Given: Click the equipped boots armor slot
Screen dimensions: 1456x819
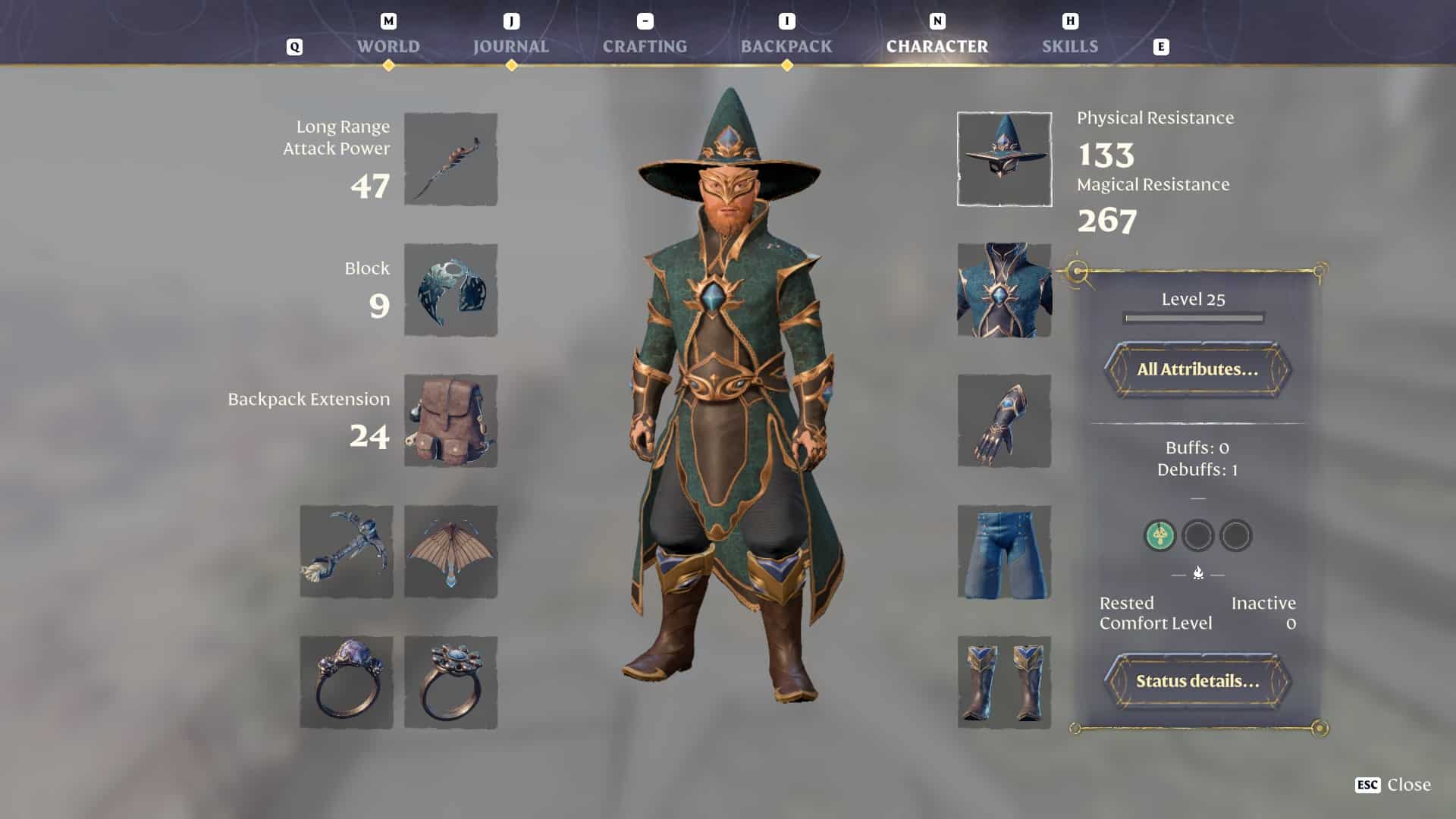Looking at the screenshot, I should (x=1003, y=682).
